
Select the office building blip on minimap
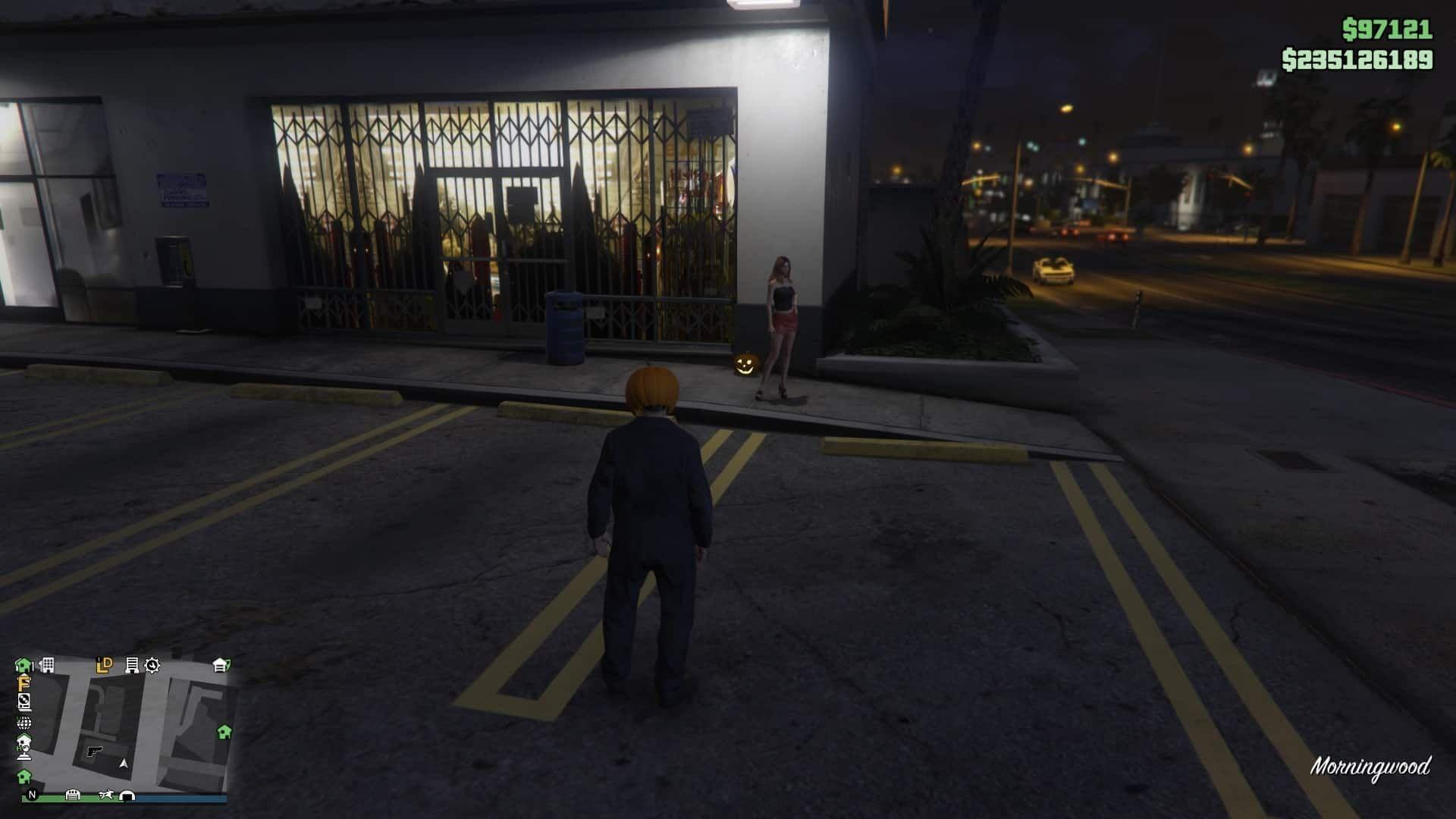47,665
